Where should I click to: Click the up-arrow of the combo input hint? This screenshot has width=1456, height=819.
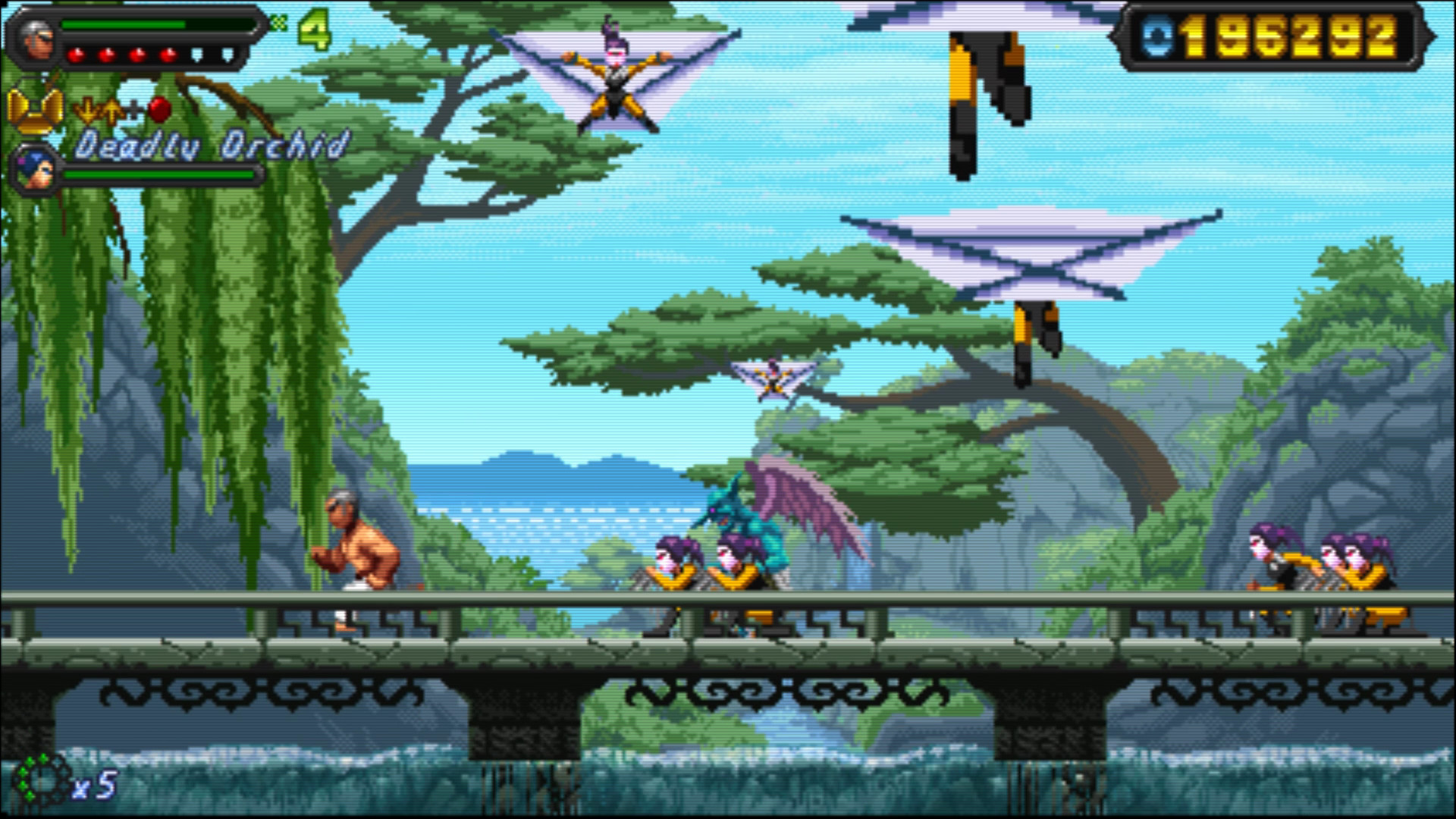pyautogui.click(x=112, y=112)
